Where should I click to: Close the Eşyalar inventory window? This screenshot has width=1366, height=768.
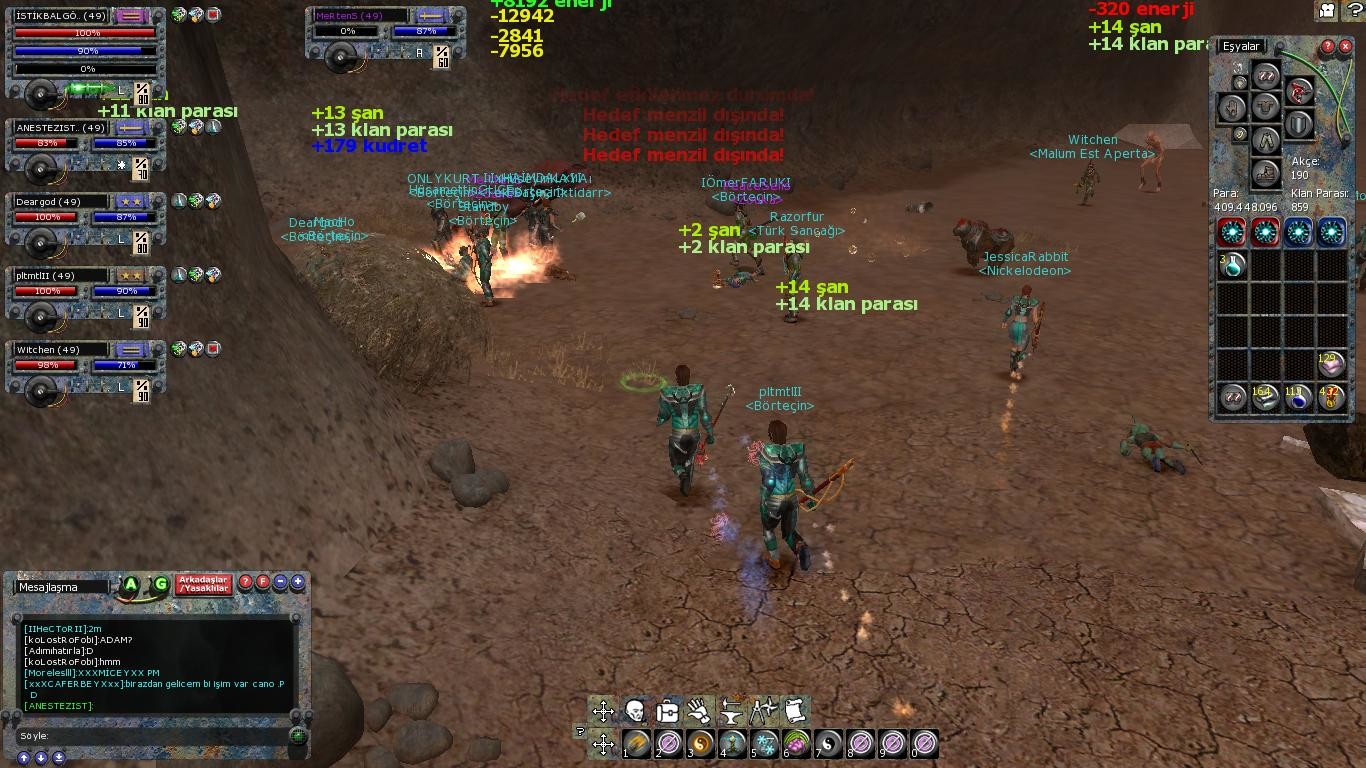click(1345, 47)
